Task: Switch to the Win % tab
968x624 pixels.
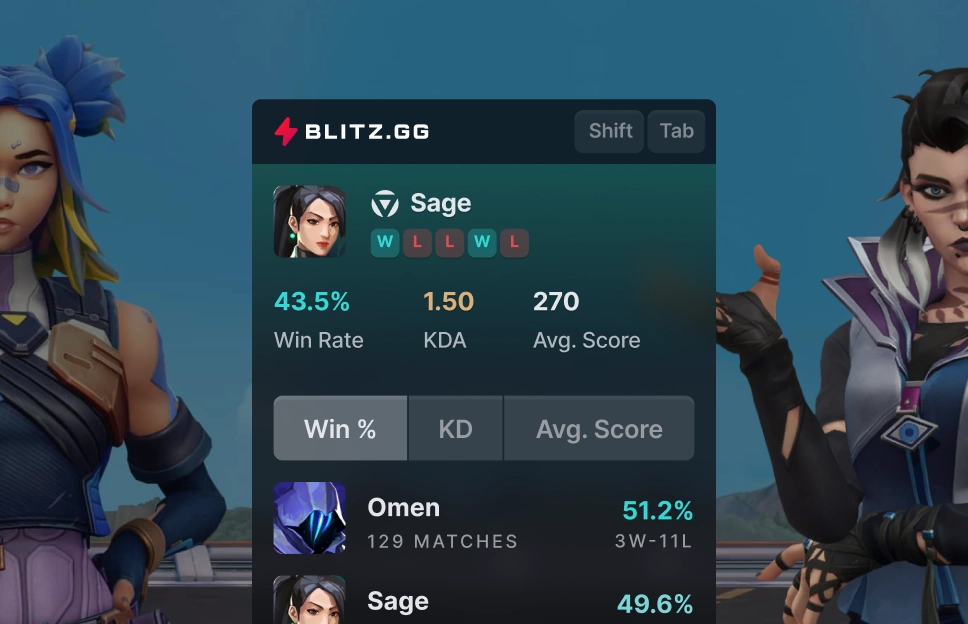Action: [x=340, y=429]
